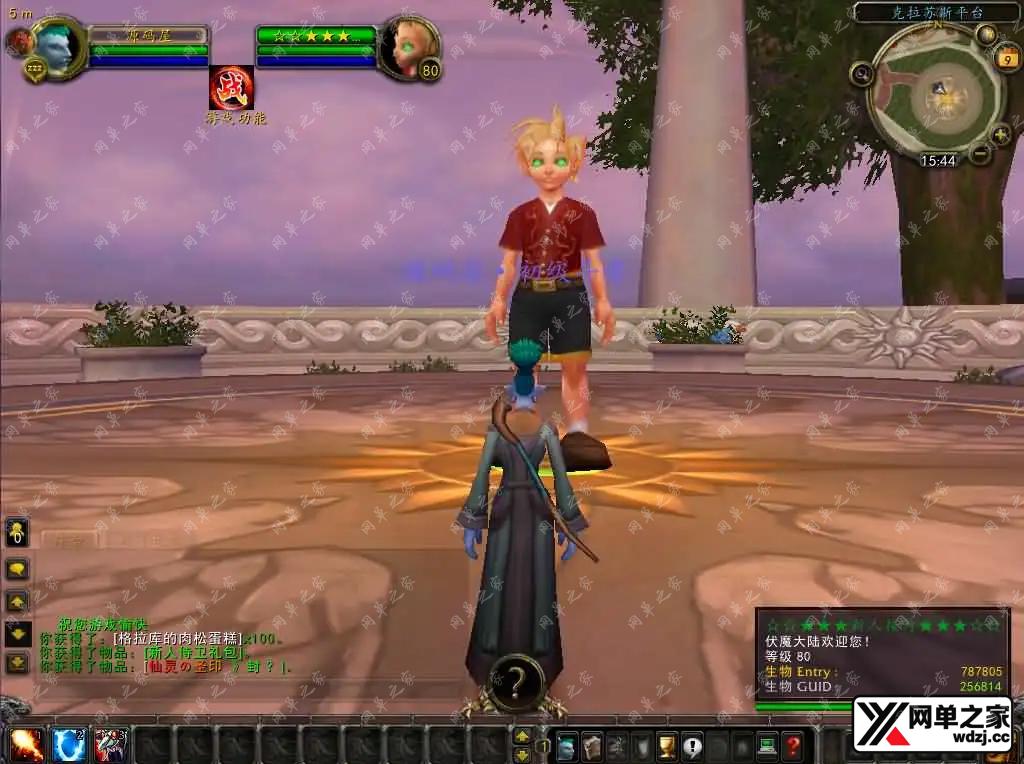
Task: Open the quest log exclamation button
Action: click(692, 746)
